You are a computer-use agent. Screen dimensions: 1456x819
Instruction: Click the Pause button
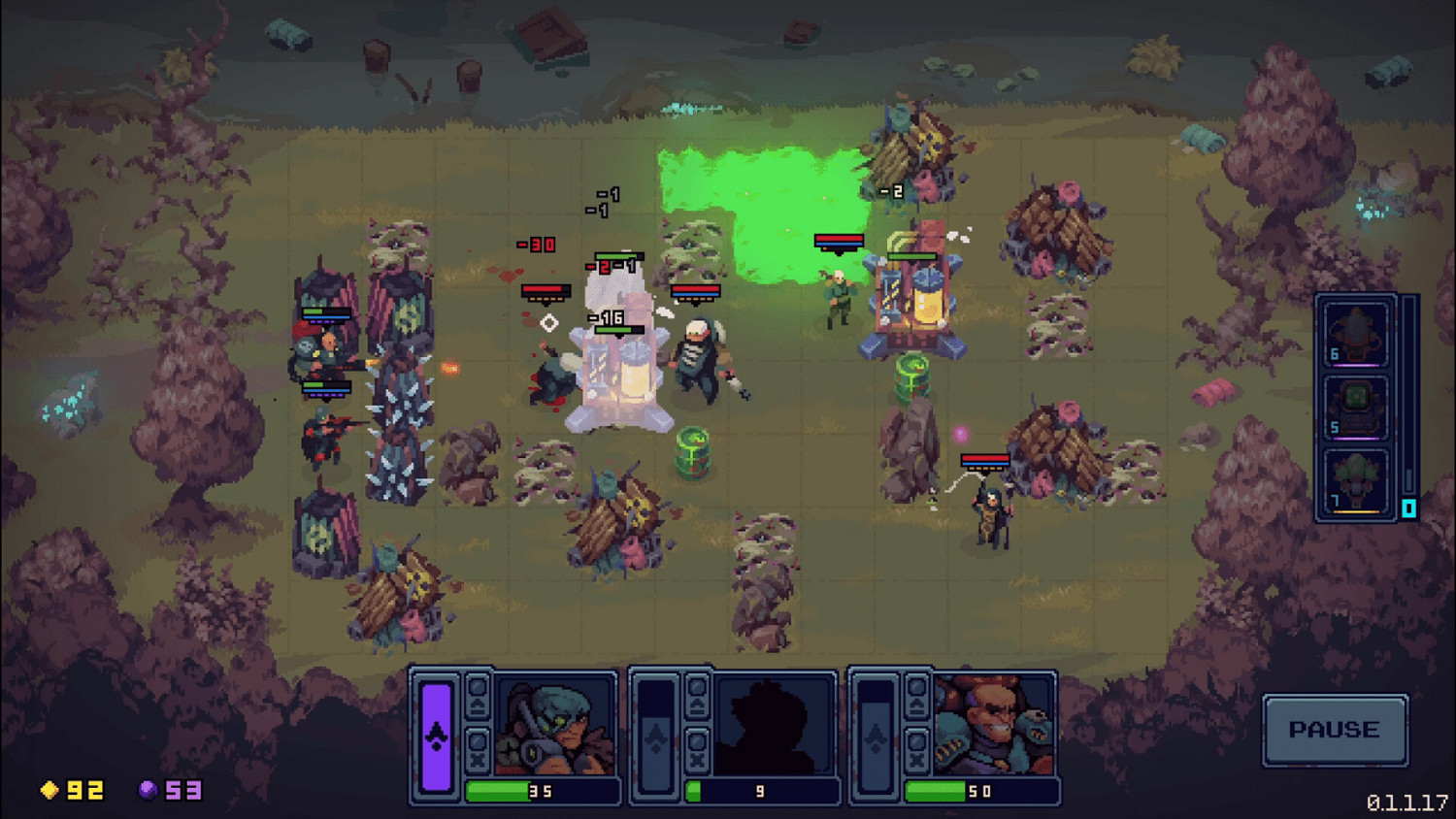click(1336, 731)
